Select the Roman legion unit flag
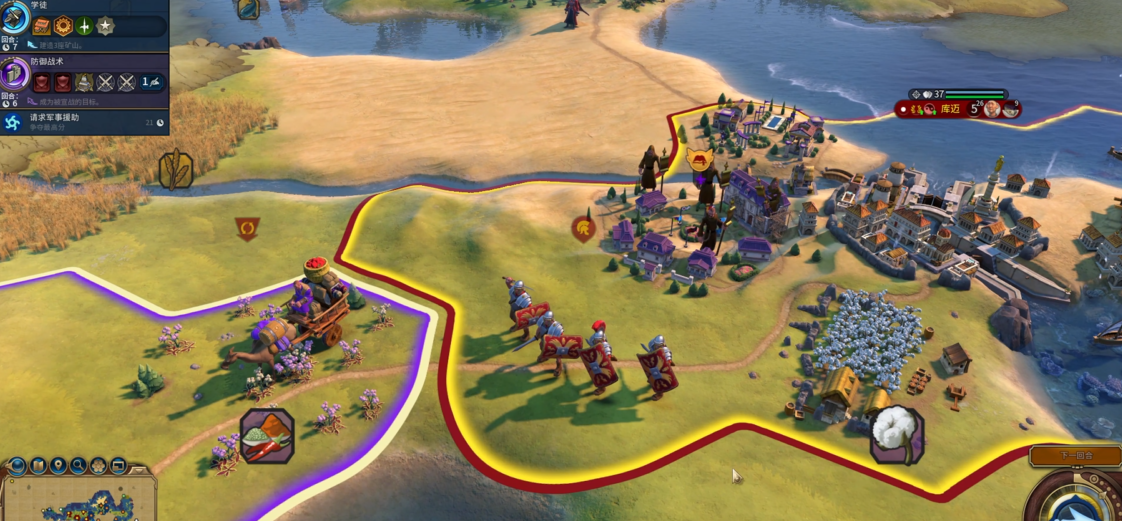The image size is (1122, 521). point(584,229)
